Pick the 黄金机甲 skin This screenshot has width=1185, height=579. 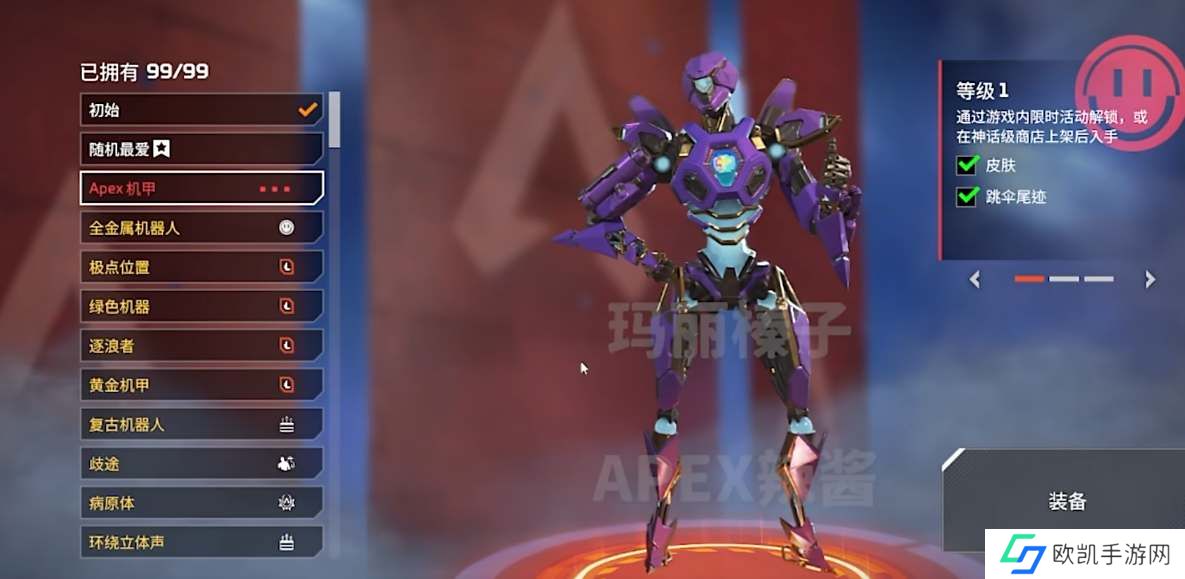[x=200, y=385]
